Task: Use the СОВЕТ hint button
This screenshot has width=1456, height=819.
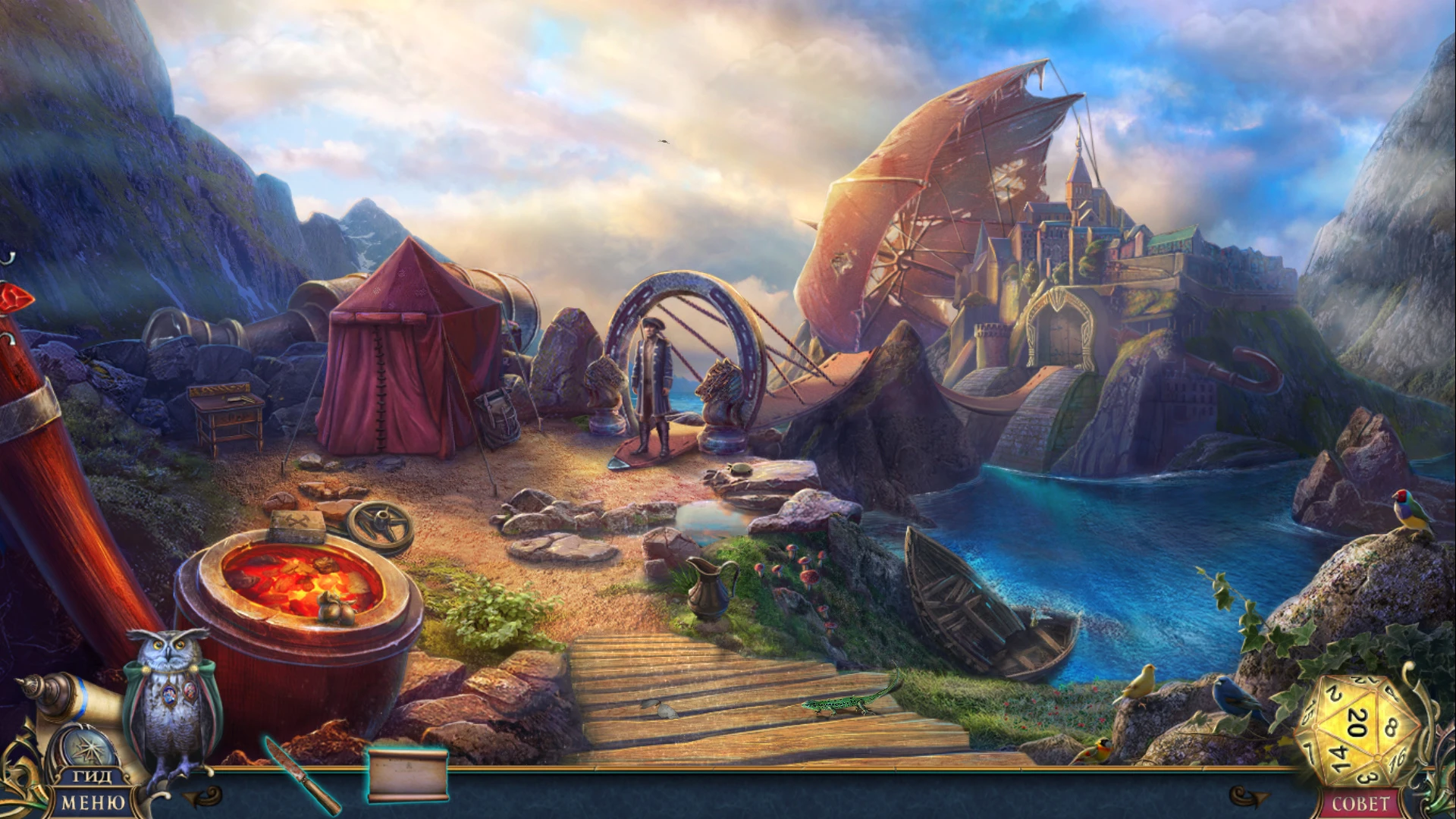Action: click(x=1360, y=804)
